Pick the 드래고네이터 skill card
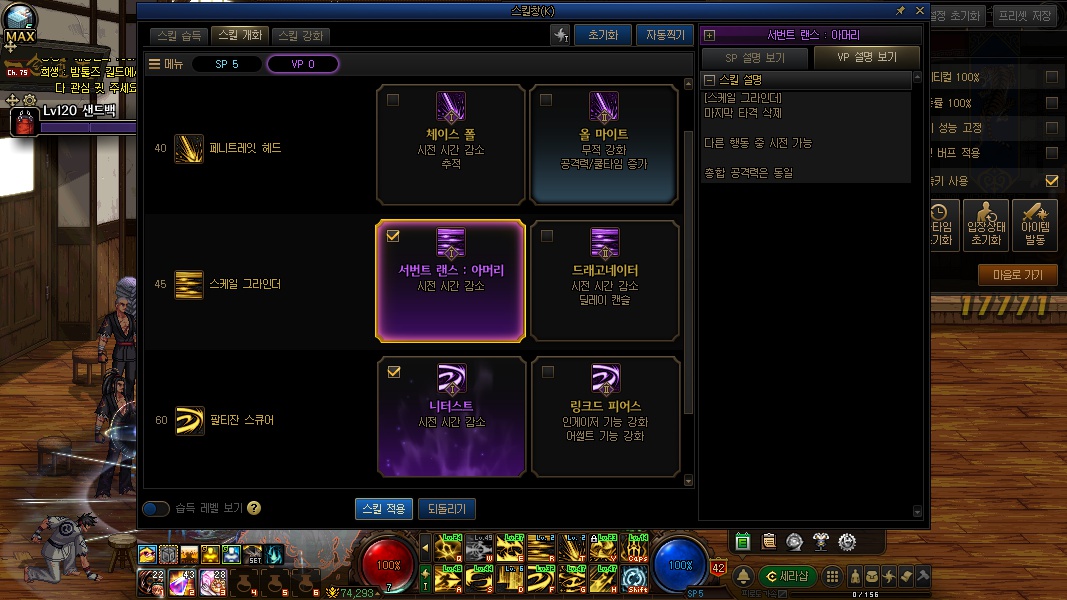This screenshot has height=600, width=1067. click(604, 281)
